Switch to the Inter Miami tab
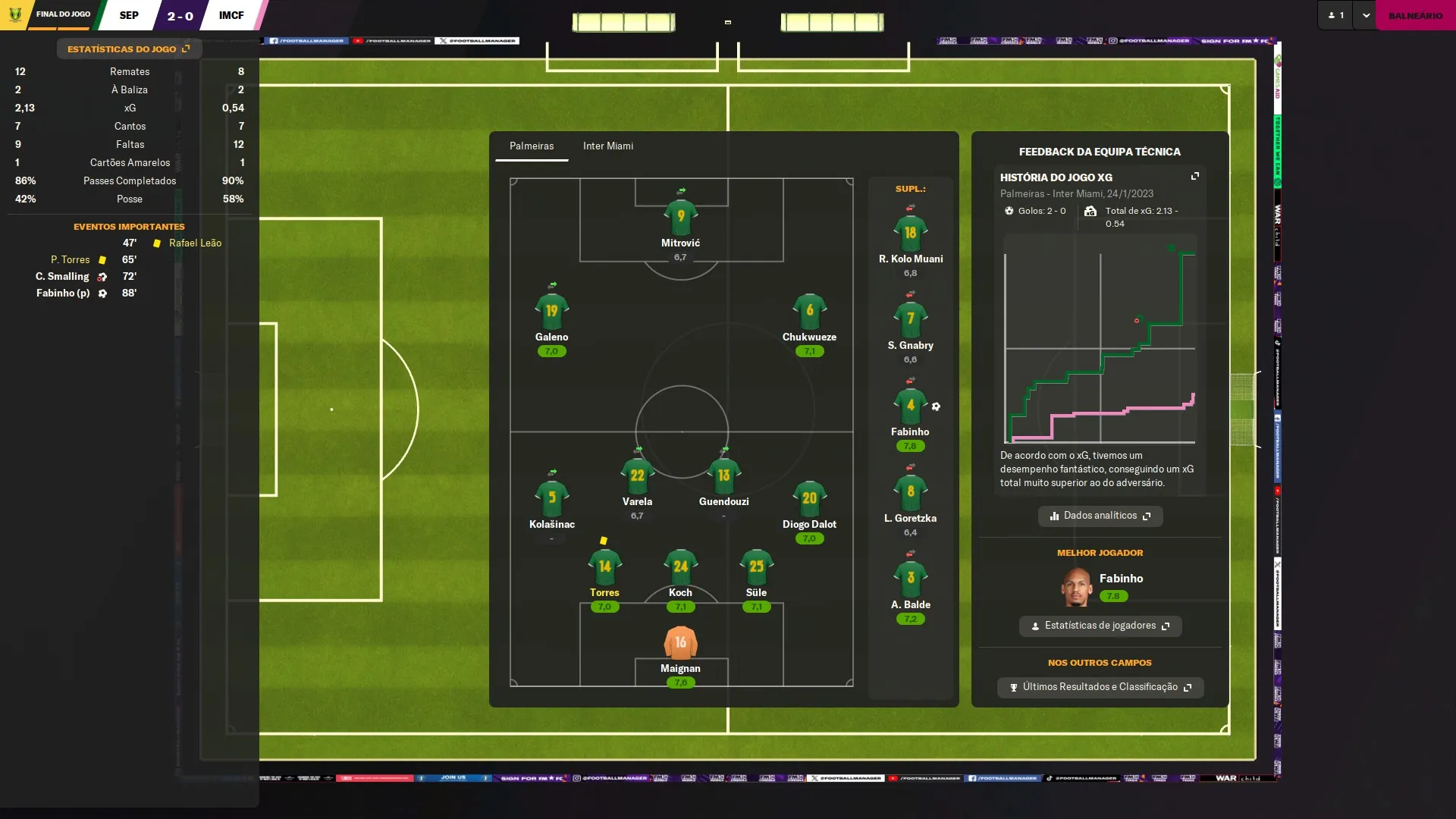This screenshot has width=1456, height=819. pos(607,146)
